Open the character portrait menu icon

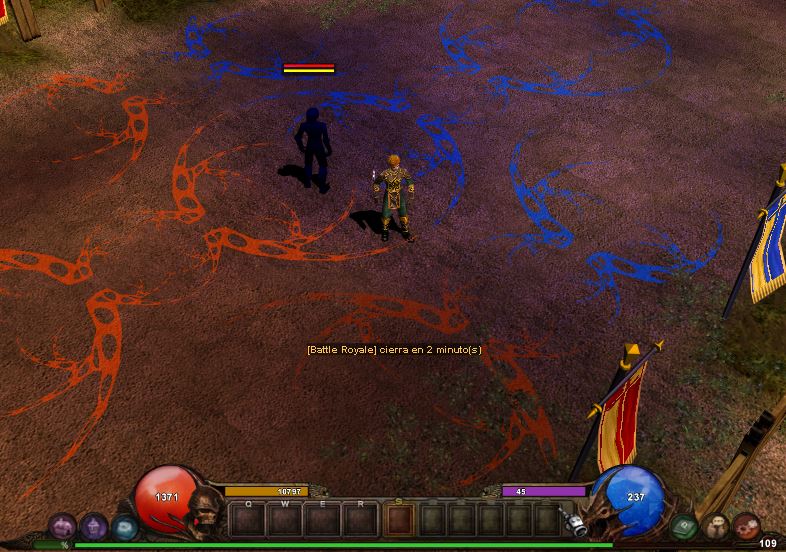point(715,526)
